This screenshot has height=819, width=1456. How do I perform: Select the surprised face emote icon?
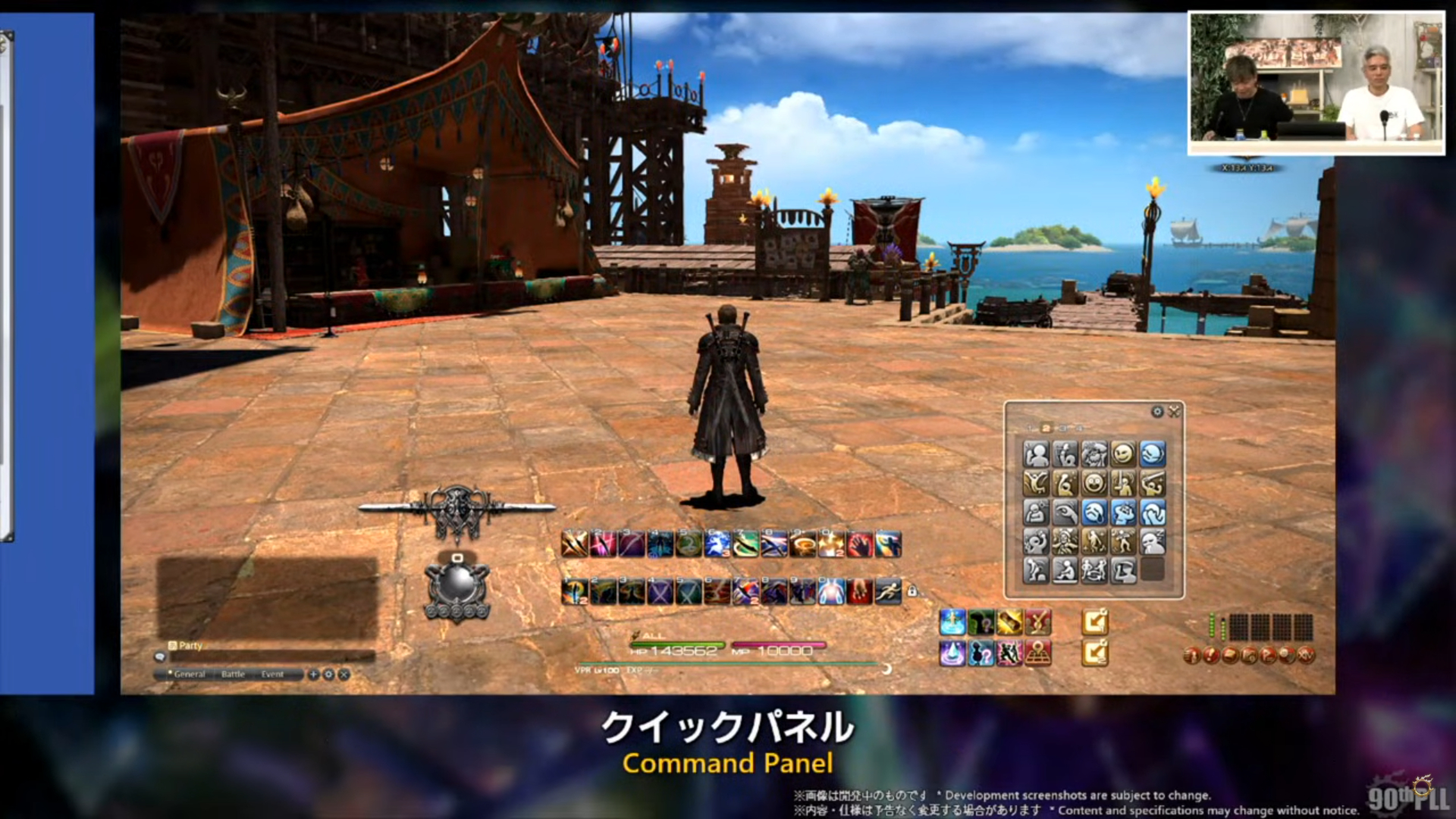coord(1095,484)
